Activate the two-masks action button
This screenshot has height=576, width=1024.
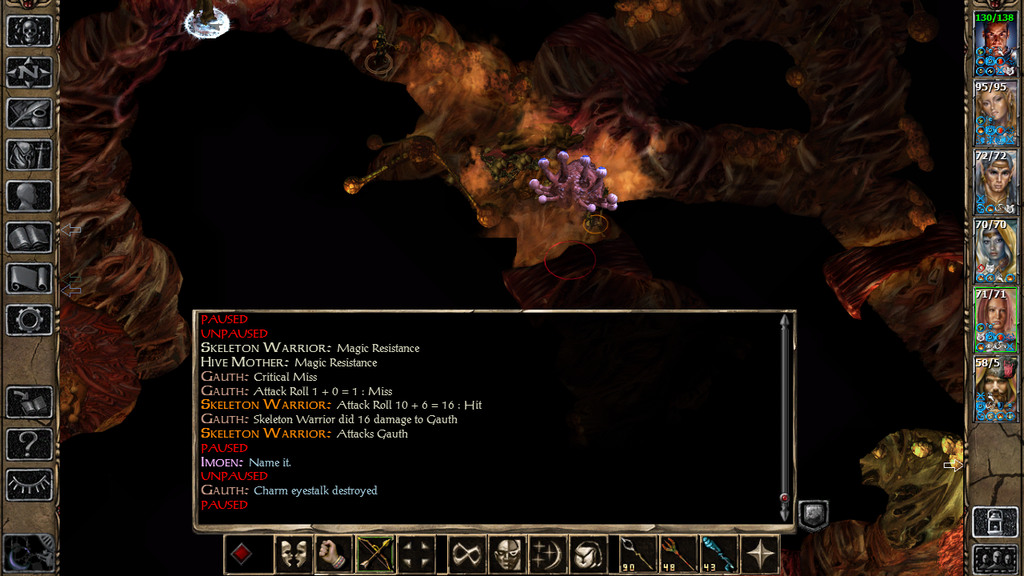coord(293,555)
